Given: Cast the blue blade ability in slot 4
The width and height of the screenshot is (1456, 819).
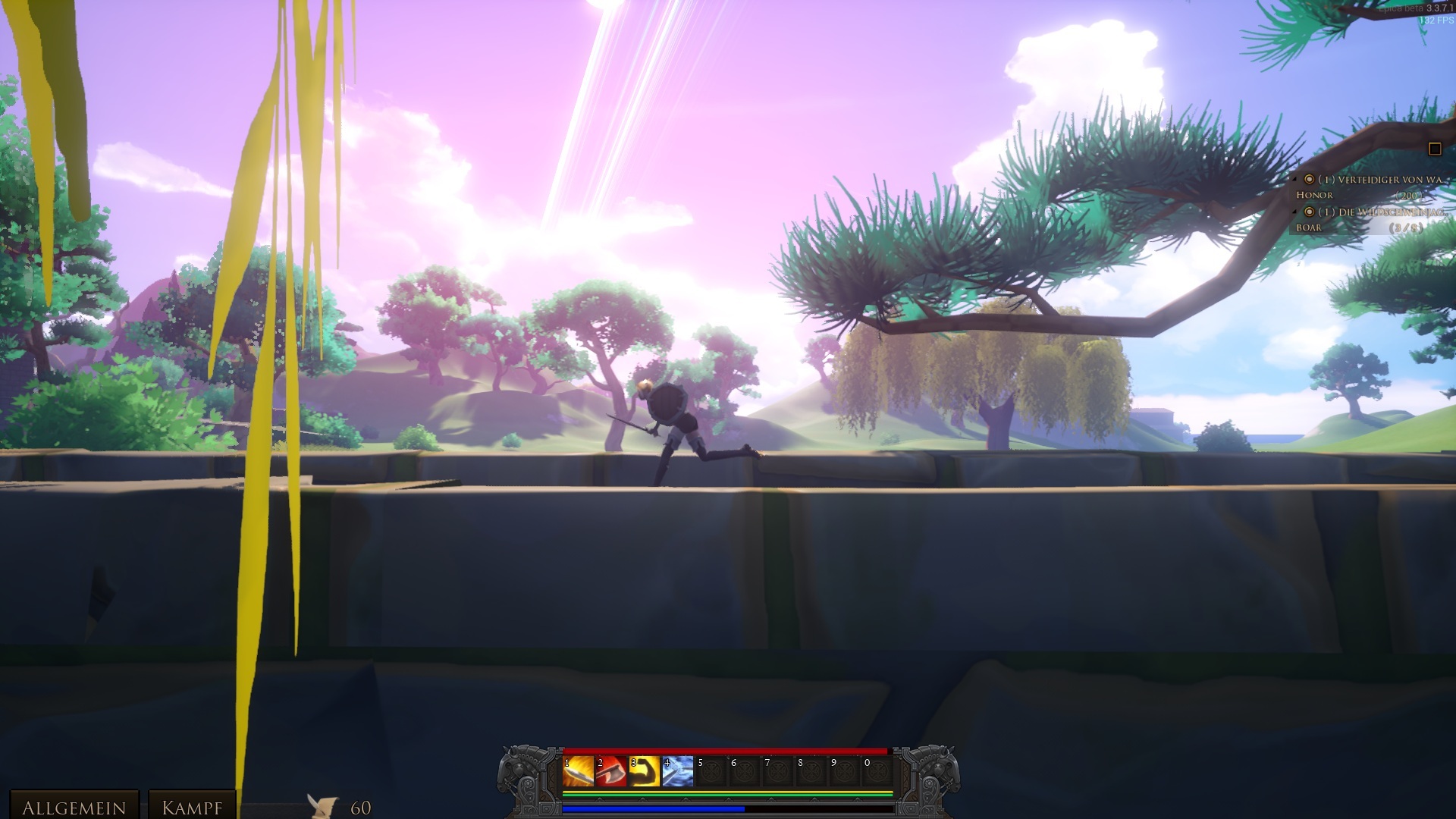Looking at the screenshot, I should click(678, 771).
